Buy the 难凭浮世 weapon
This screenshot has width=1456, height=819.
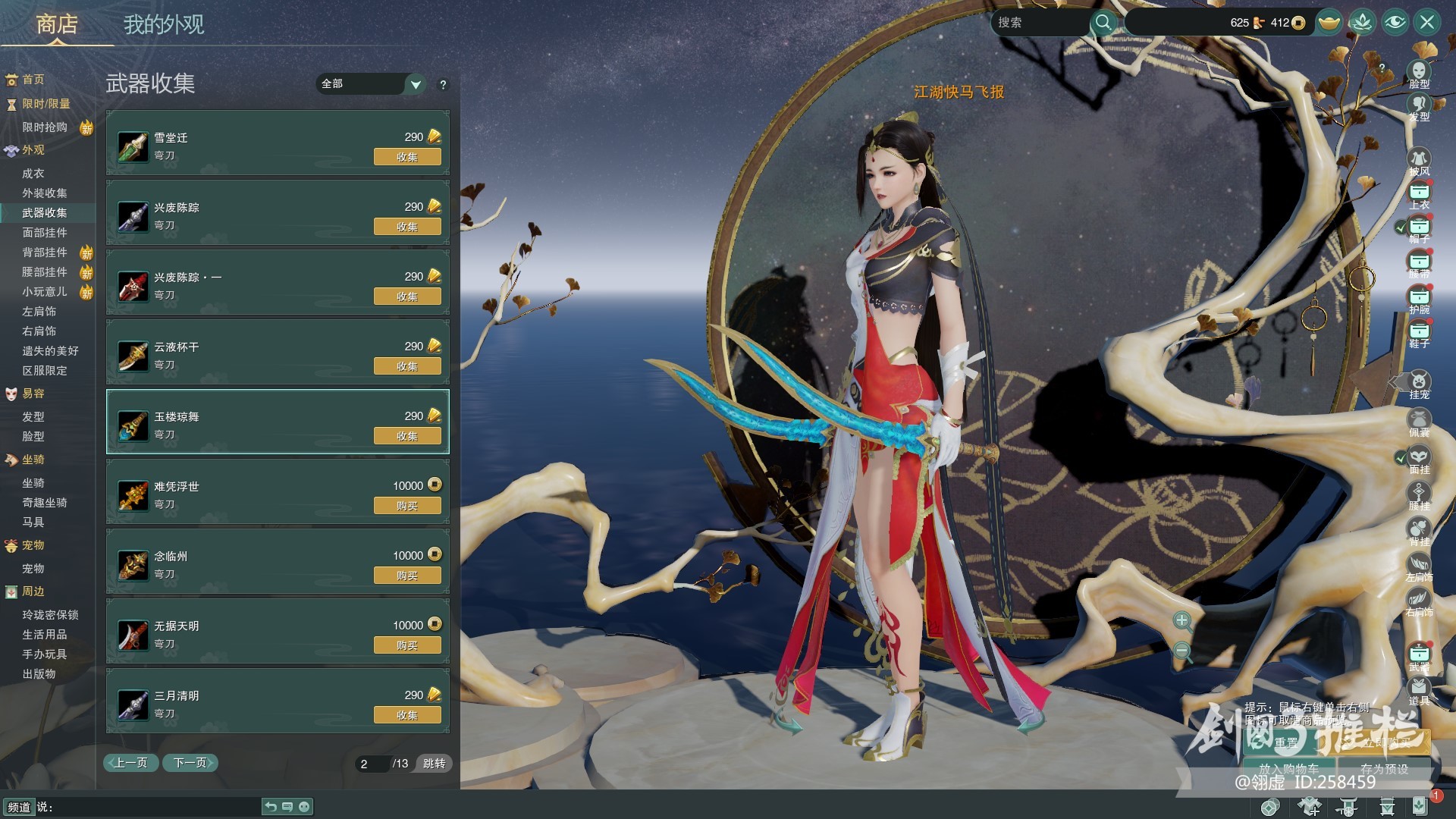407,506
